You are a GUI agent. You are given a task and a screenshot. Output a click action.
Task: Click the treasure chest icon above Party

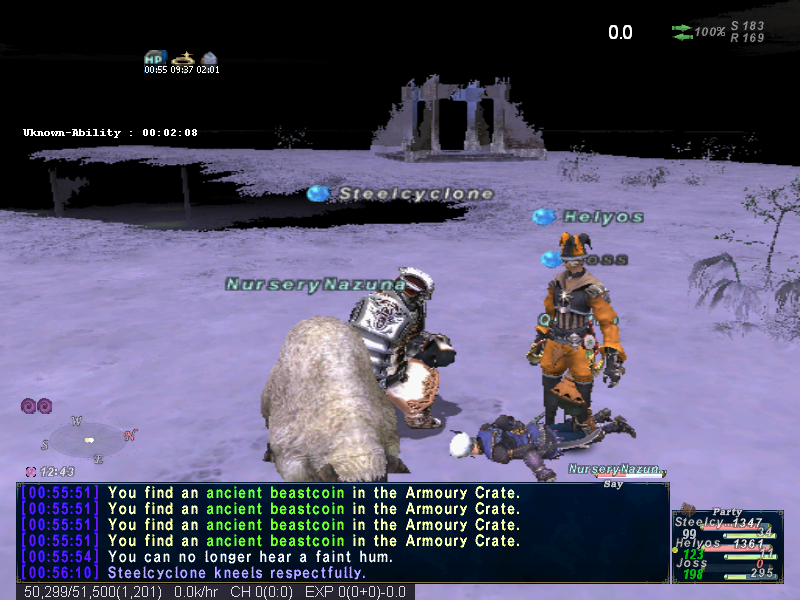[688, 509]
